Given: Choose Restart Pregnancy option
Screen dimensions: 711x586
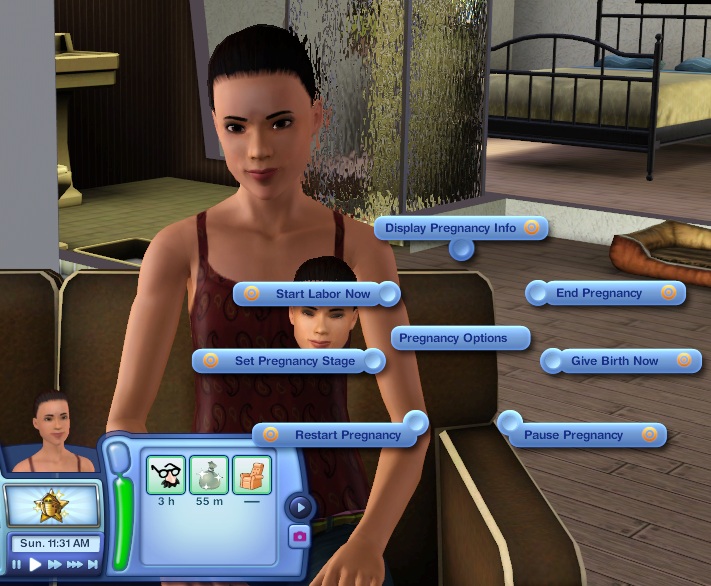Looking at the screenshot, I should point(347,435).
